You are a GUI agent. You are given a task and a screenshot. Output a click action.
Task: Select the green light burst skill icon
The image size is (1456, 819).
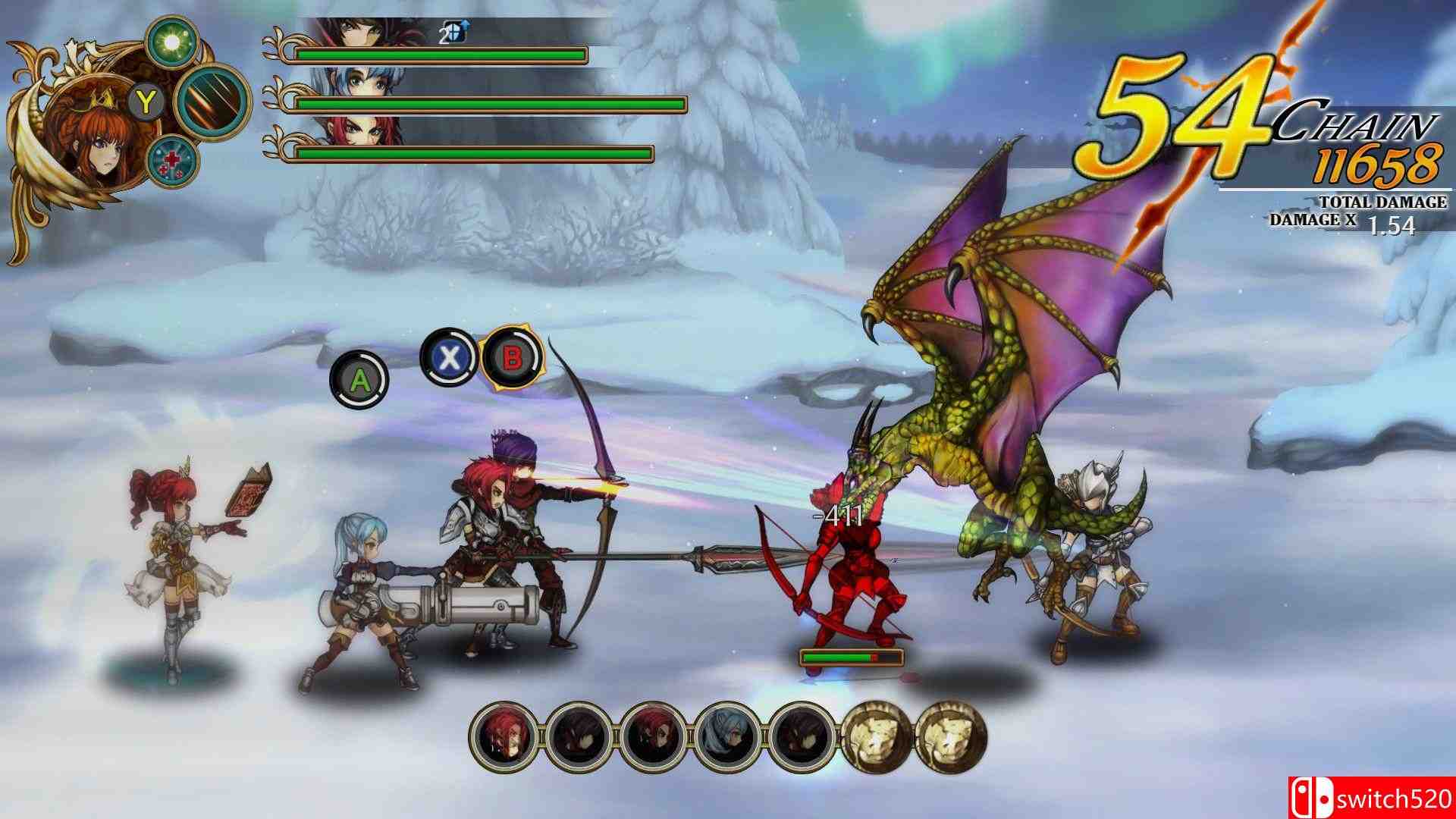pos(174,42)
